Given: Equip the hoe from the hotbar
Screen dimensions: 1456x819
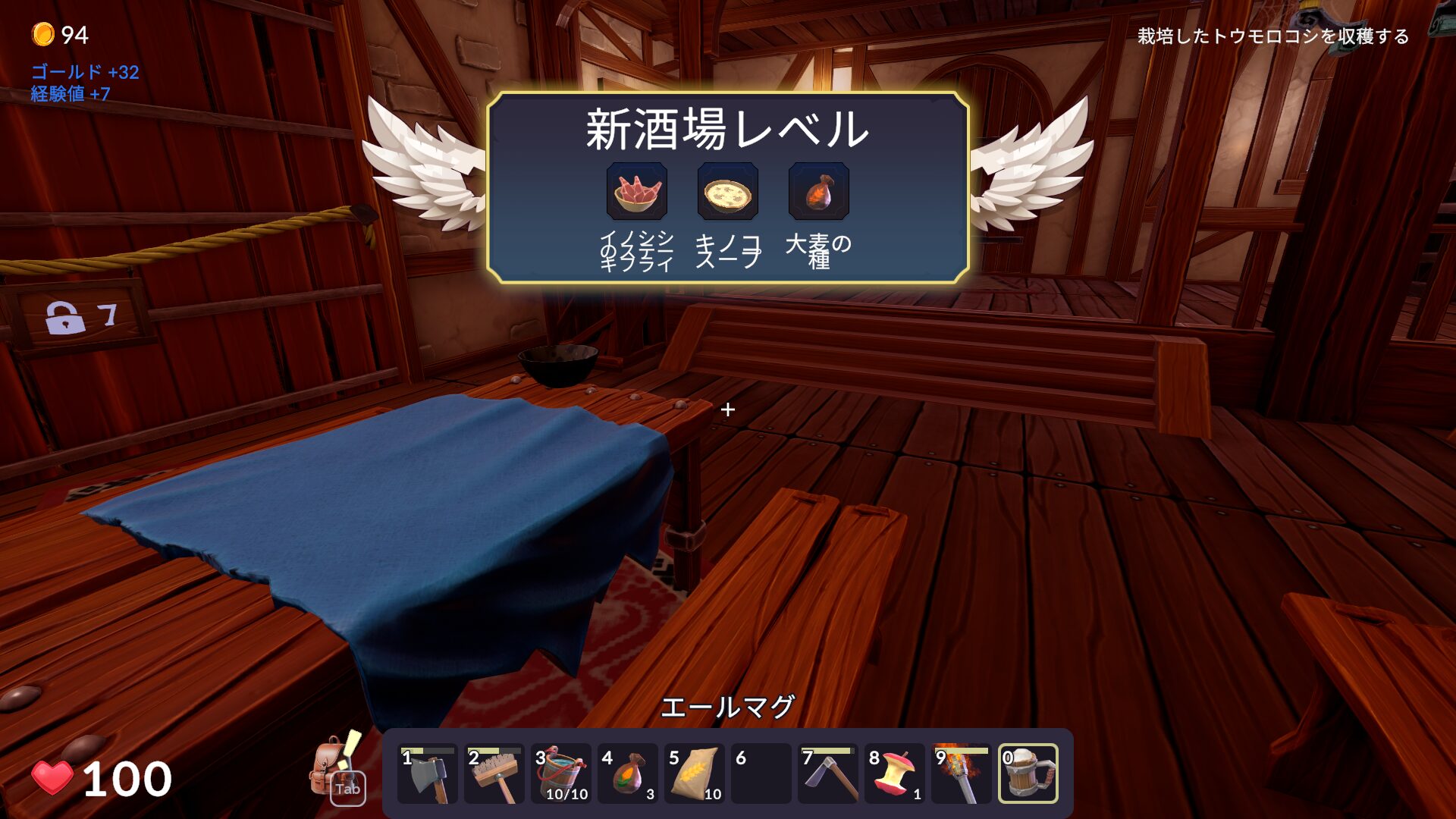Looking at the screenshot, I should (x=828, y=773).
